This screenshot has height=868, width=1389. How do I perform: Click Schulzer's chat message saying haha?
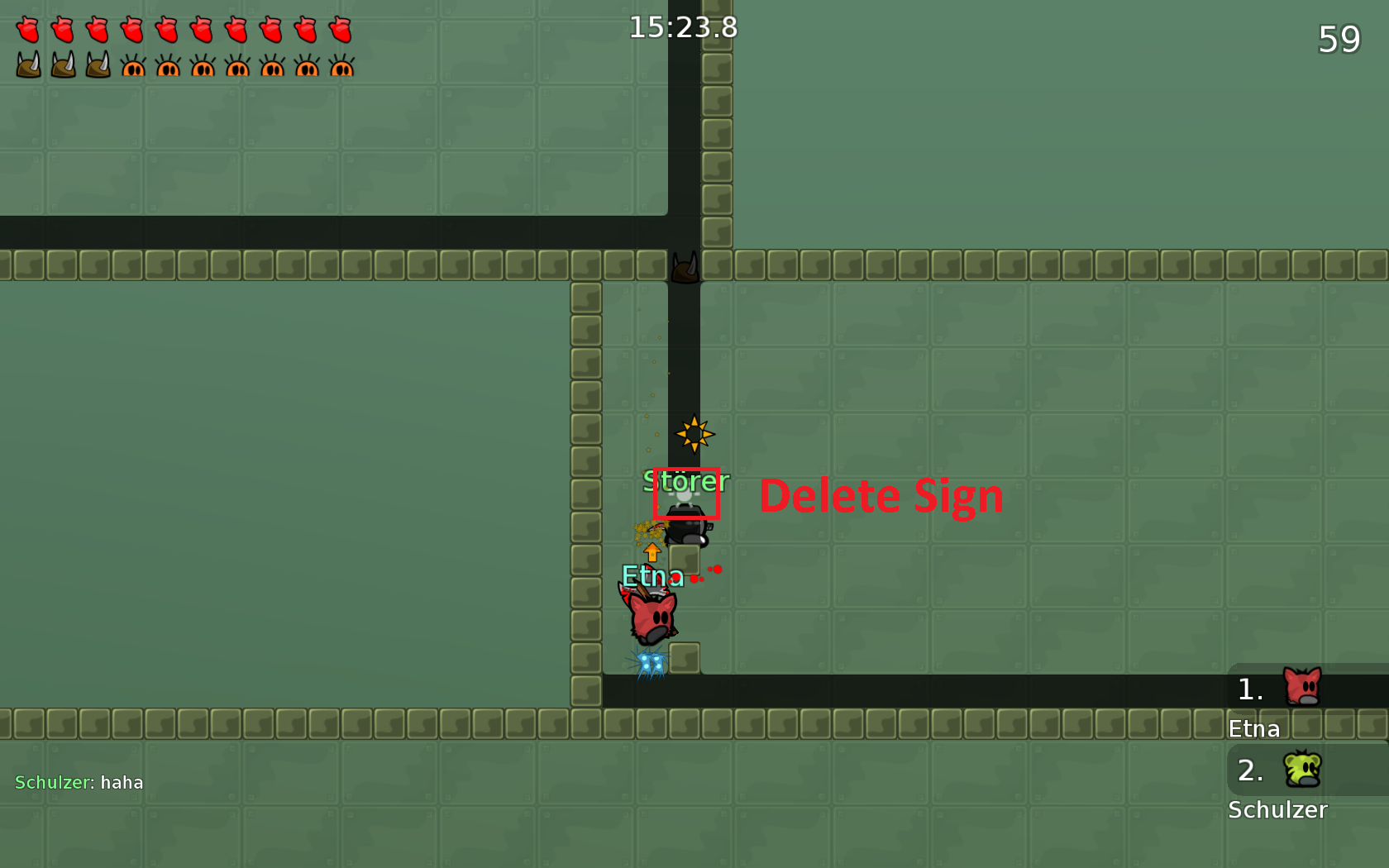(x=79, y=782)
